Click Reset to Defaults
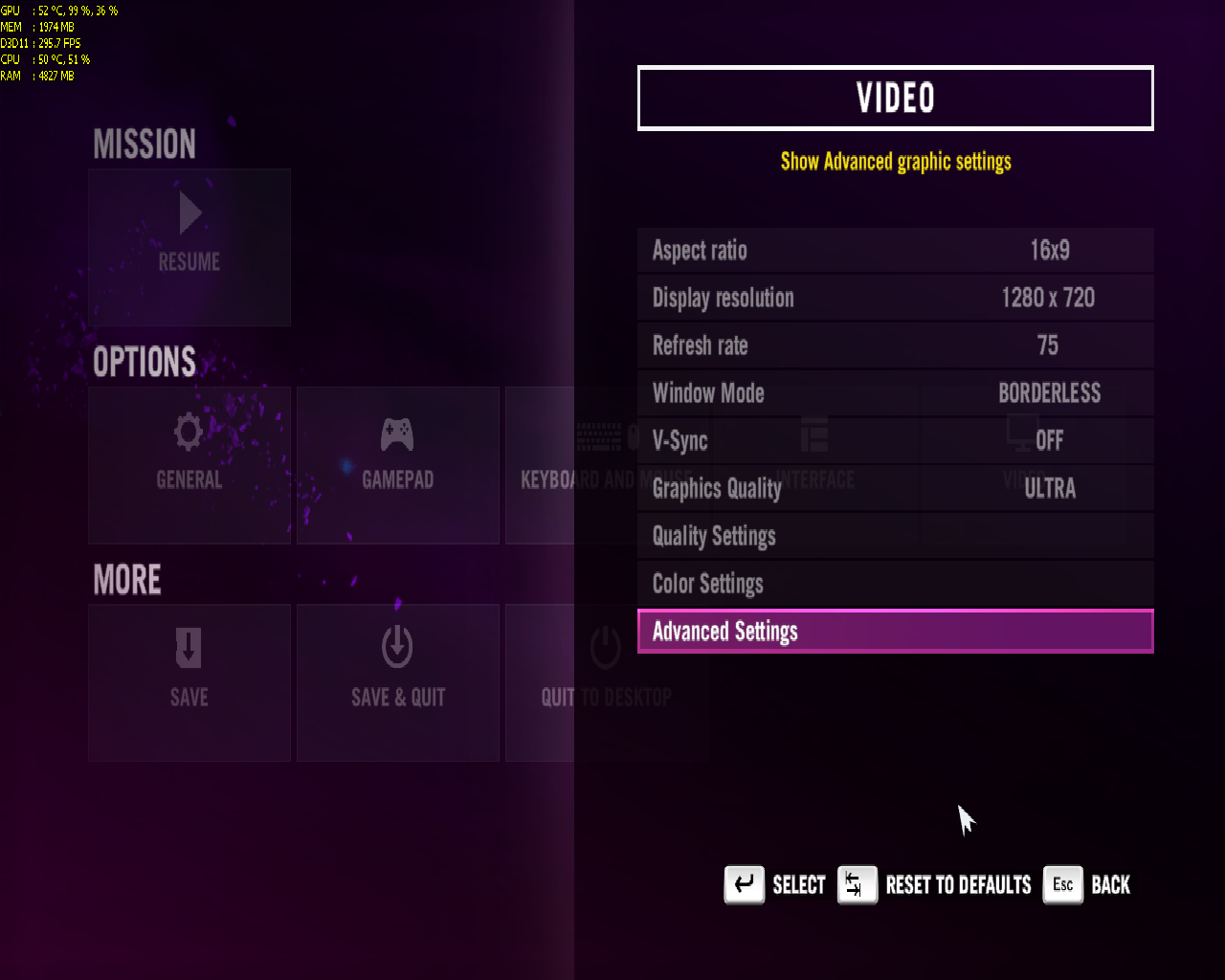Viewport: 1225px width, 980px height. [x=936, y=884]
